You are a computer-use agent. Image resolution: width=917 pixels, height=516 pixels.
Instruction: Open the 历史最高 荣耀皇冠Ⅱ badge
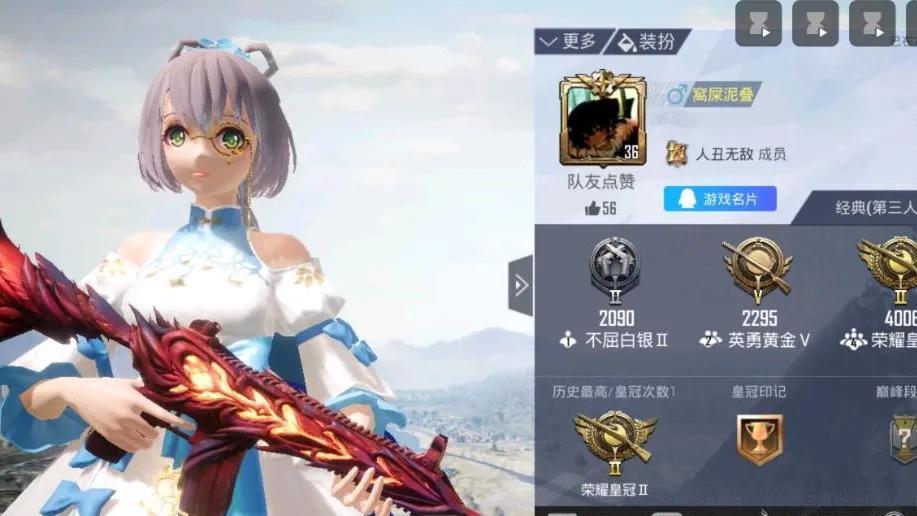614,440
